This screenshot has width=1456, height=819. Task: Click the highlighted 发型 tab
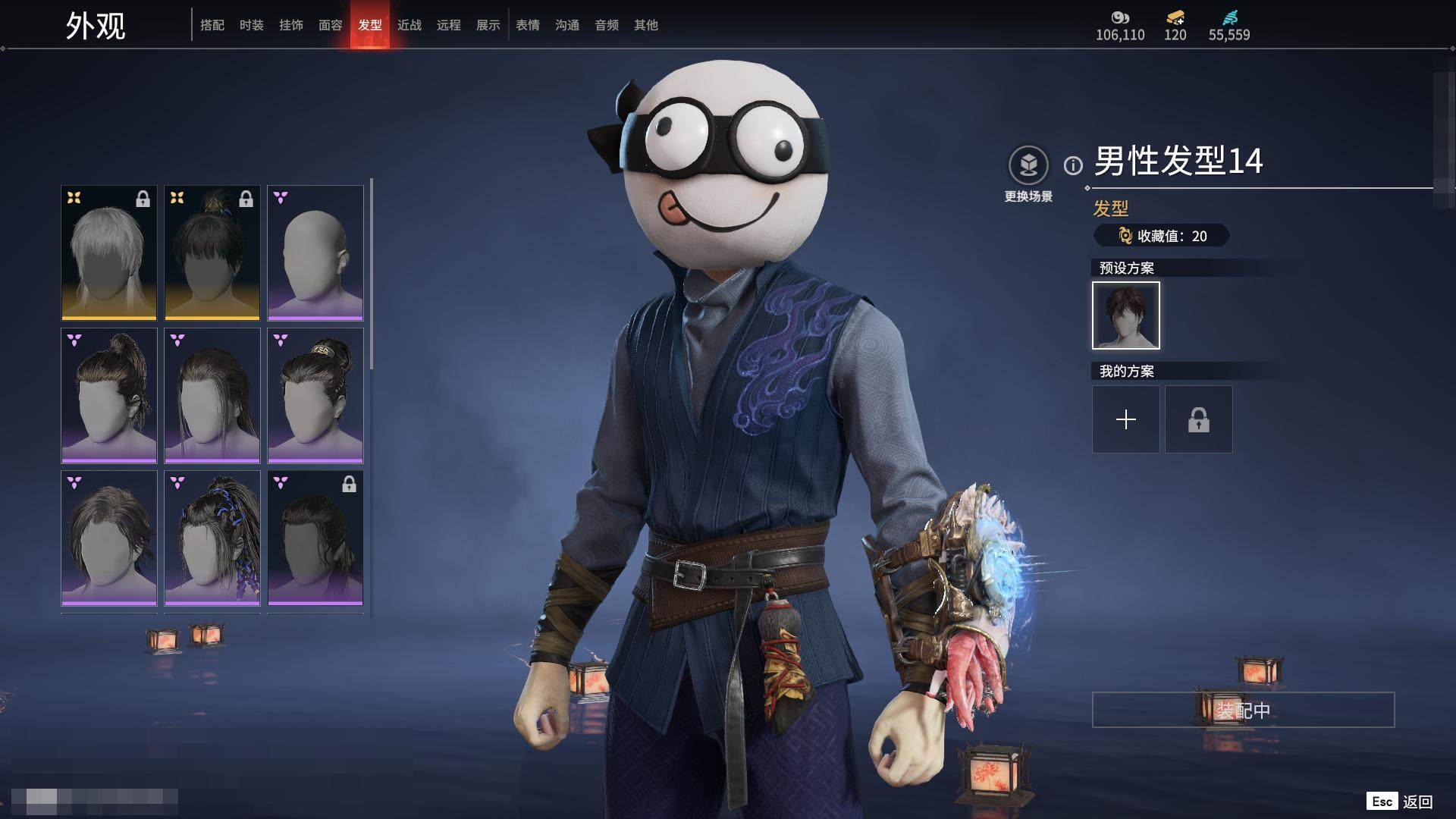(x=370, y=25)
